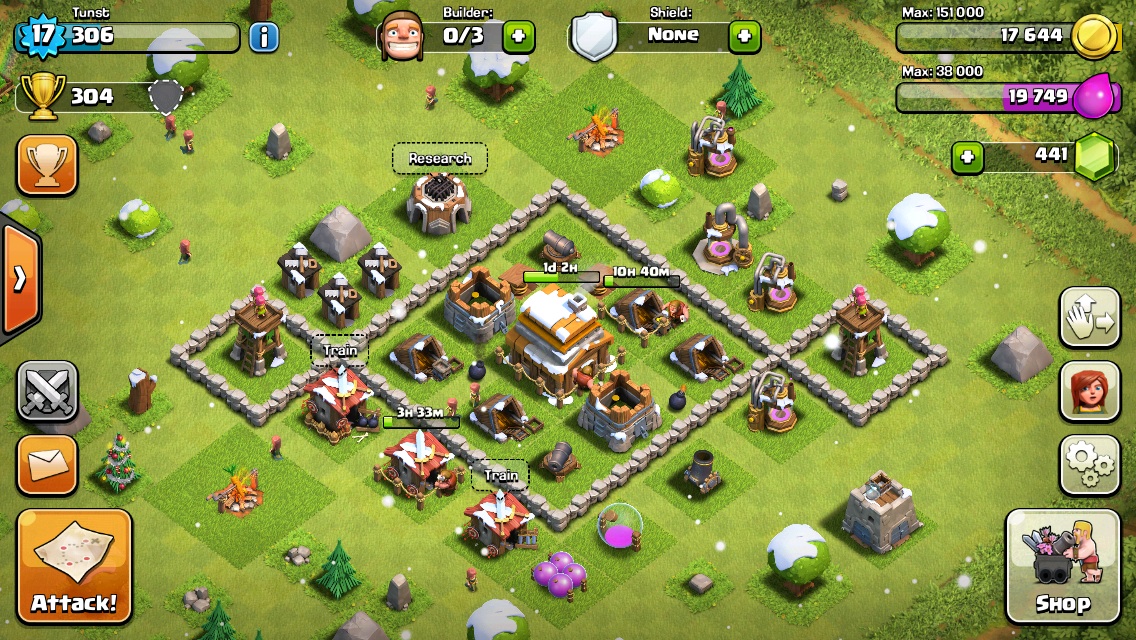Open the Attack map

tap(74, 567)
